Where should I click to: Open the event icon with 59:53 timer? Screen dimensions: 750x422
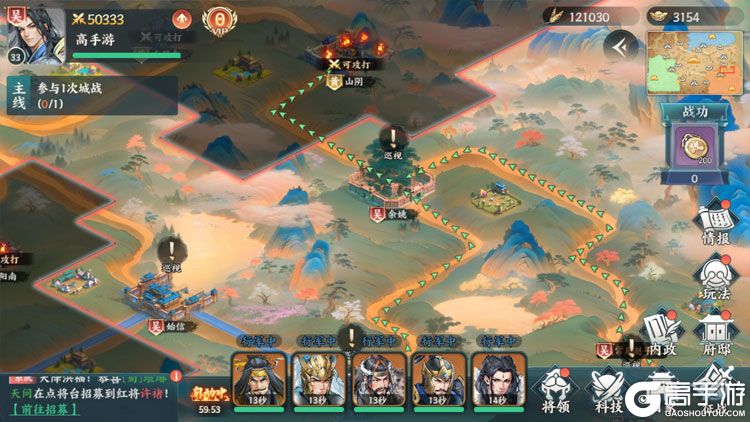207,390
